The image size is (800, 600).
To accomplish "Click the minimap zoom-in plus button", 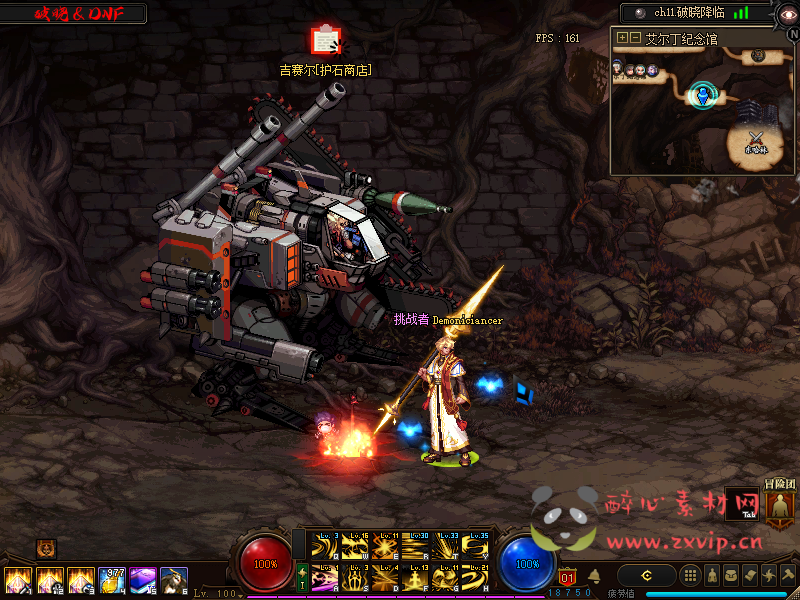I will [623, 38].
